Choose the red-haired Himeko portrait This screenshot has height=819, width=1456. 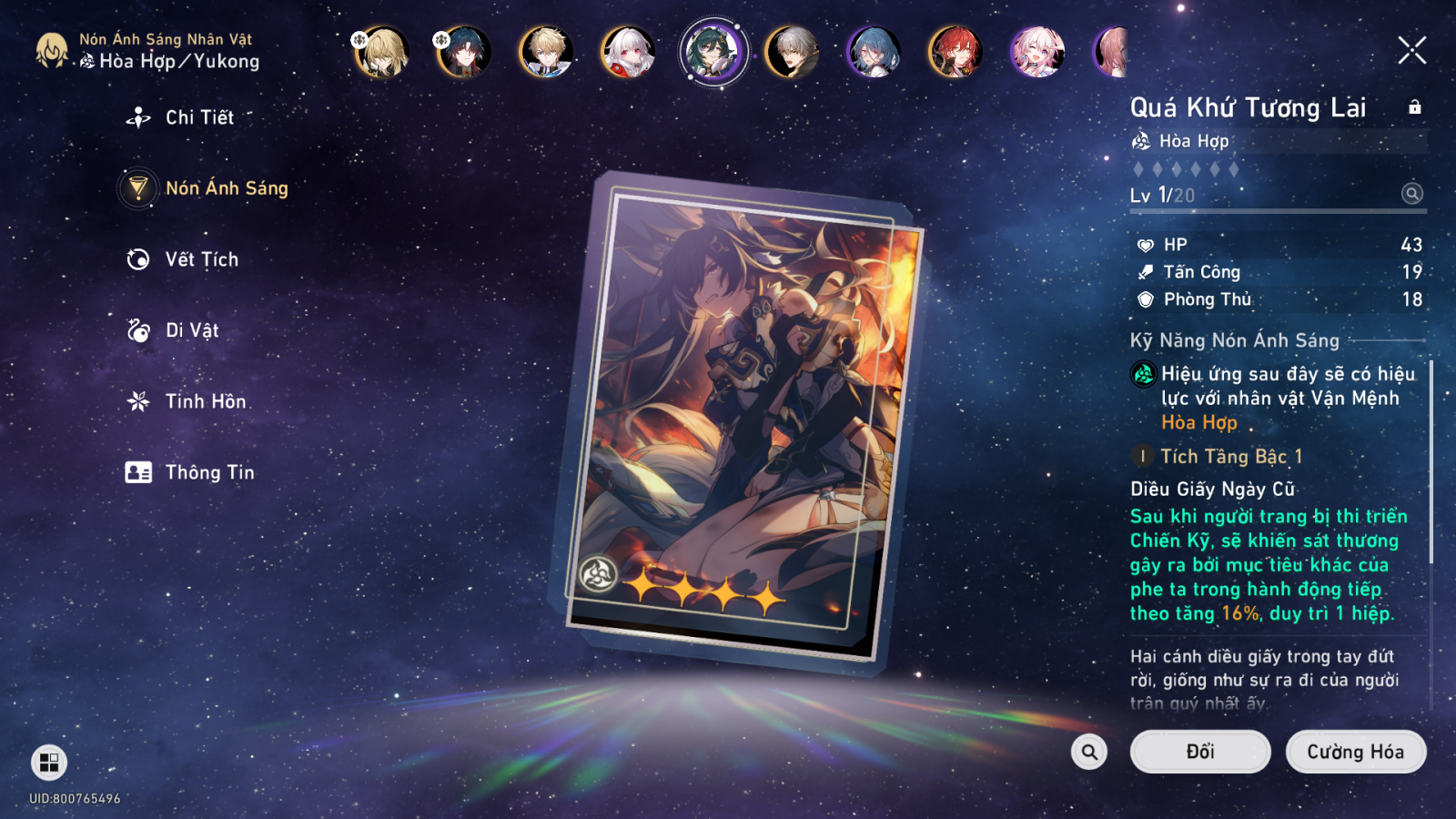(955, 52)
